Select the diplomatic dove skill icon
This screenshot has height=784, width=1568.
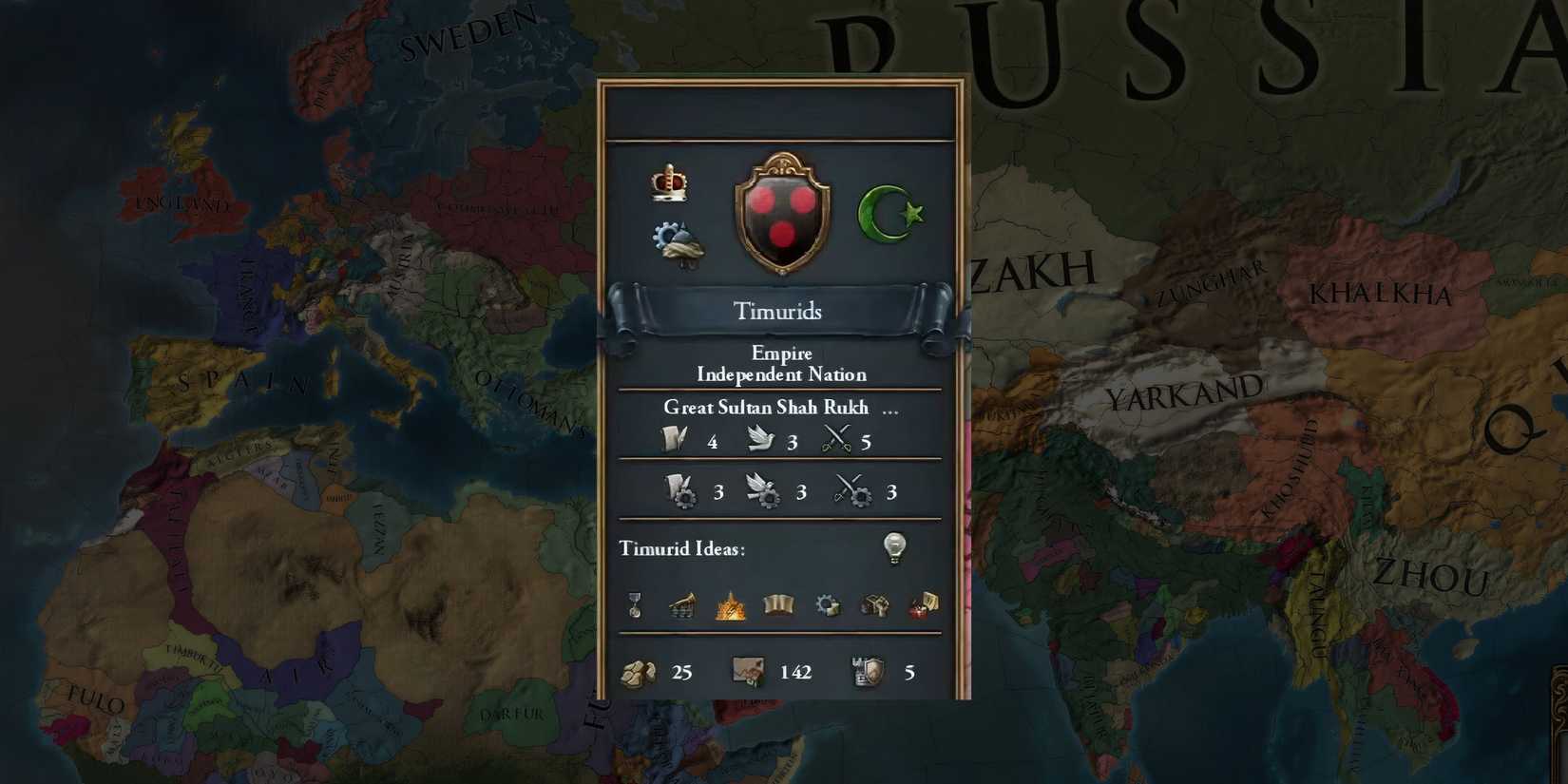760,439
